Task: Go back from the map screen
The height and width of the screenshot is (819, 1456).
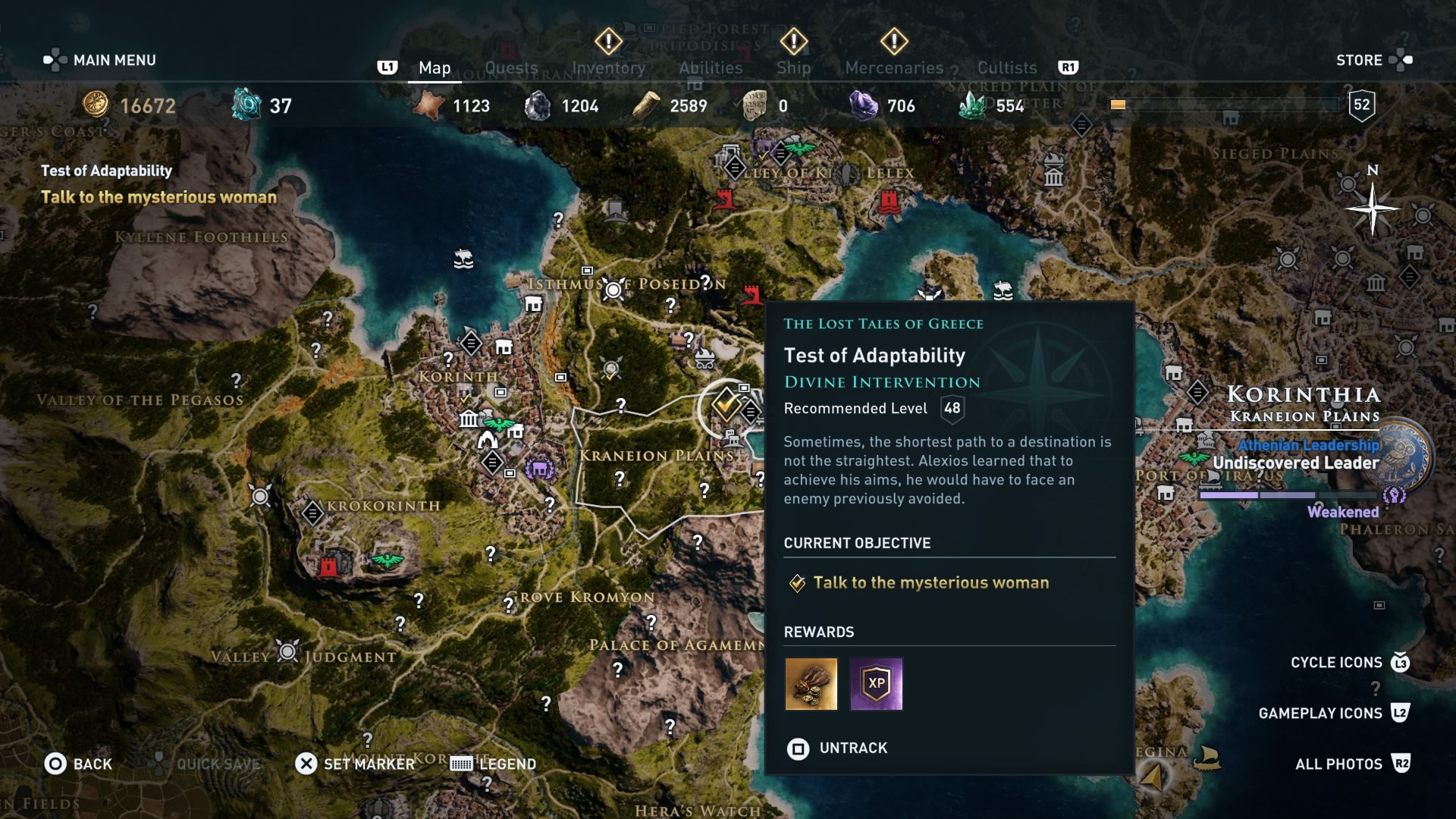Action: pyautogui.click(x=78, y=764)
